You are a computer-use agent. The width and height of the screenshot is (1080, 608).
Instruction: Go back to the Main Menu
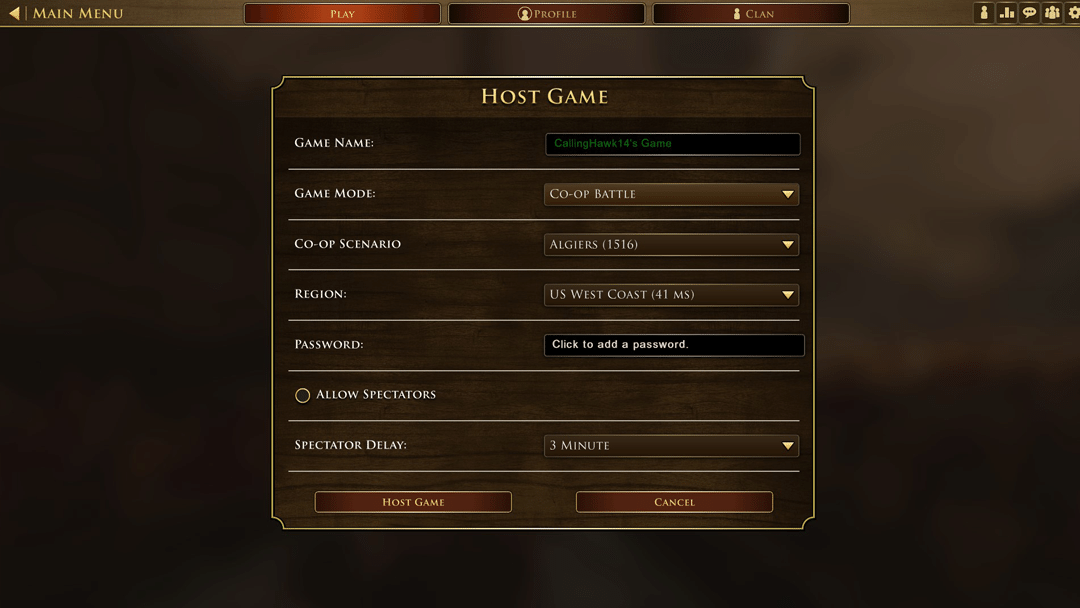coord(66,14)
